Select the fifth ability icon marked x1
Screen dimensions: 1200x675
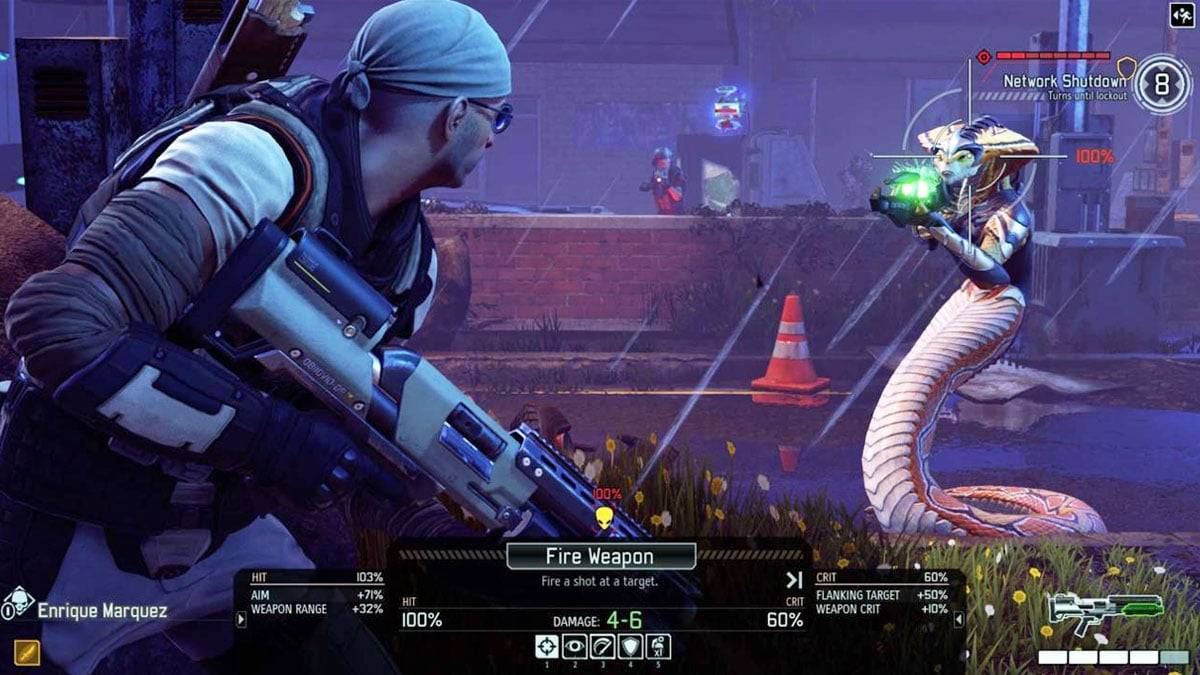click(x=658, y=646)
